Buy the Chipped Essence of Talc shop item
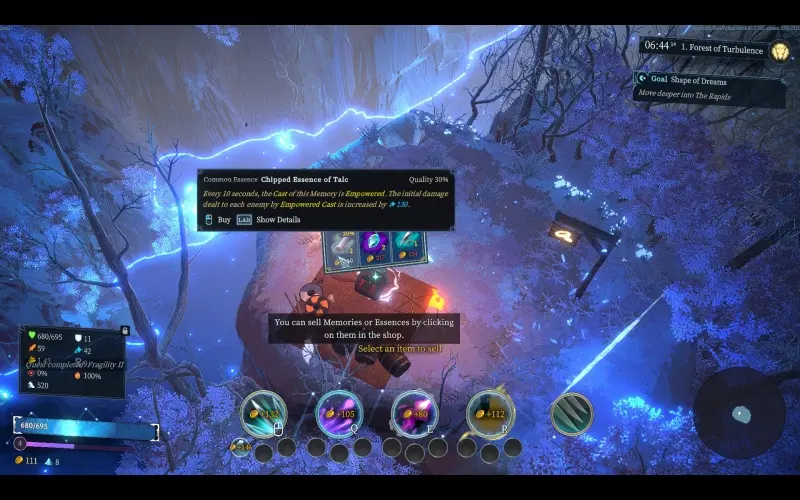 (x=342, y=248)
